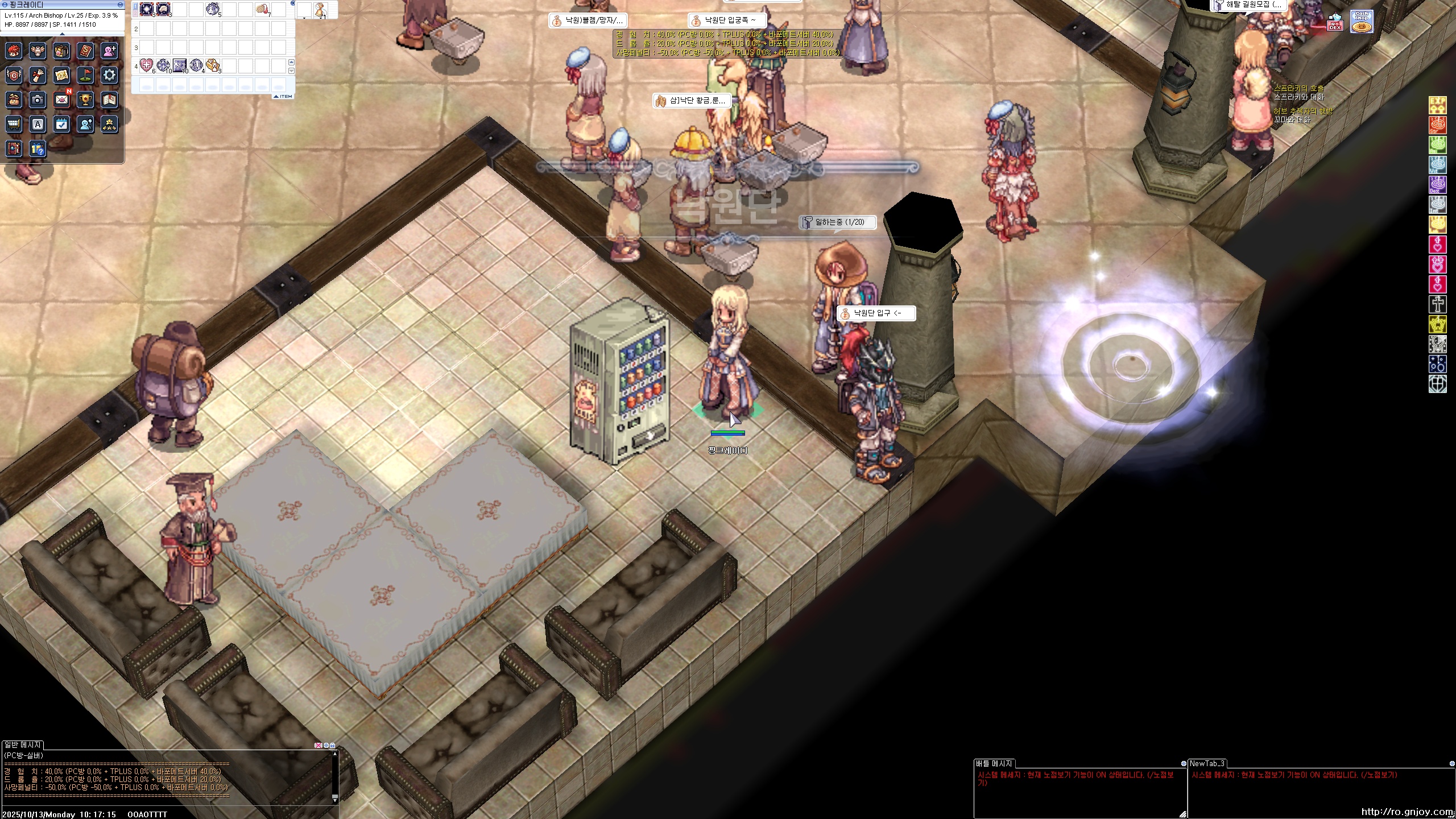Open the shopping cart menu icon
The width and height of the screenshot is (1456, 819).
coord(14,124)
